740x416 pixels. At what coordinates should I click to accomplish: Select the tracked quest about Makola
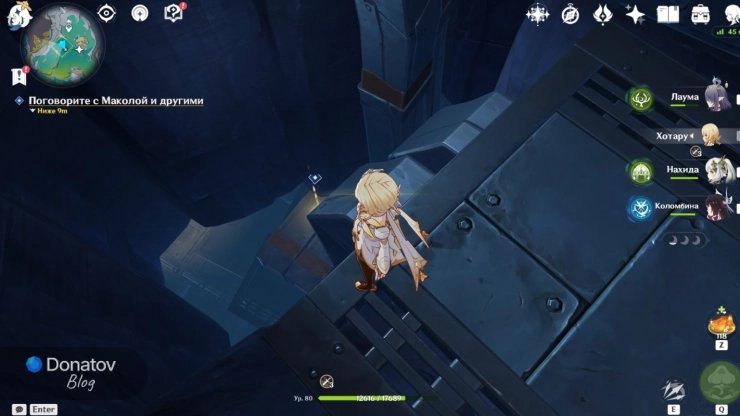pos(115,101)
